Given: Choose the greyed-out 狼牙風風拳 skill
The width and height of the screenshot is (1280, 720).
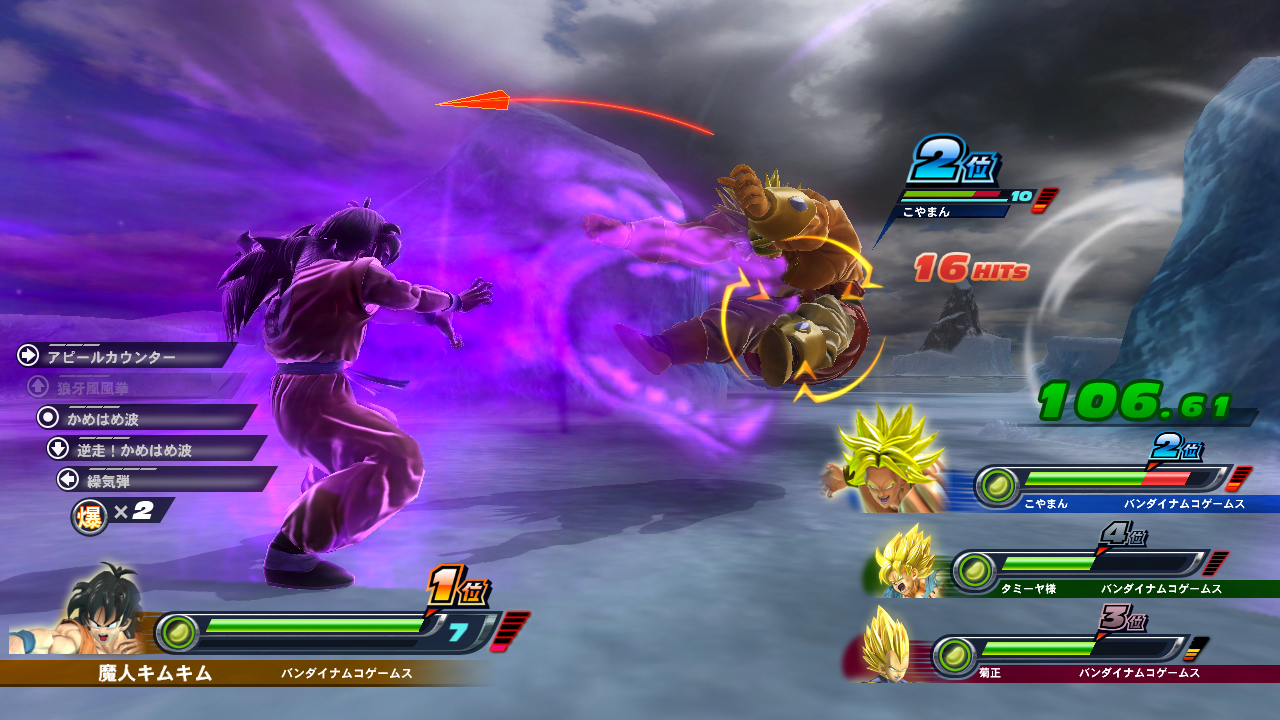Looking at the screenshot, I should point(92,387).
